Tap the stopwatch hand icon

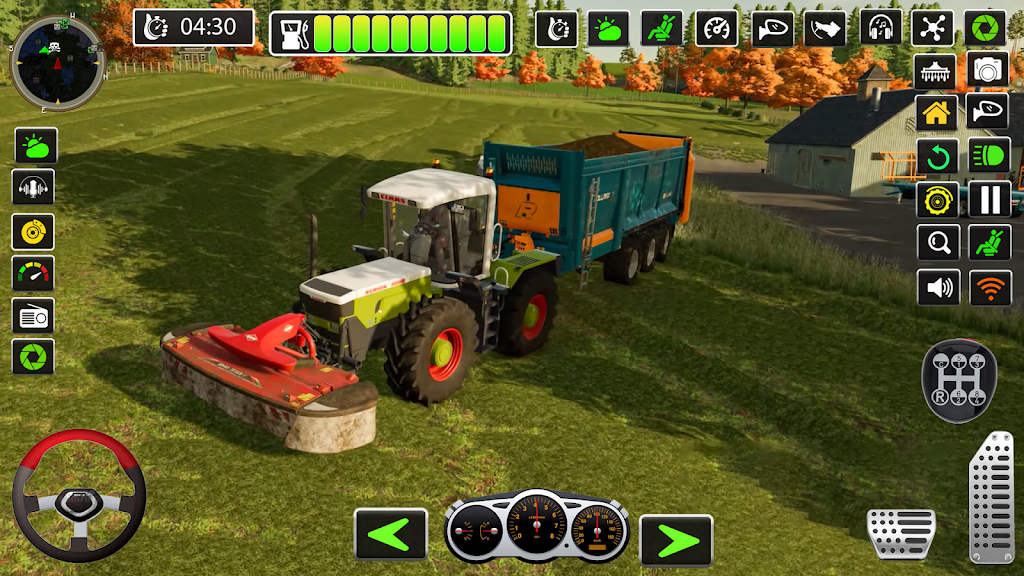tap(557, 27)
